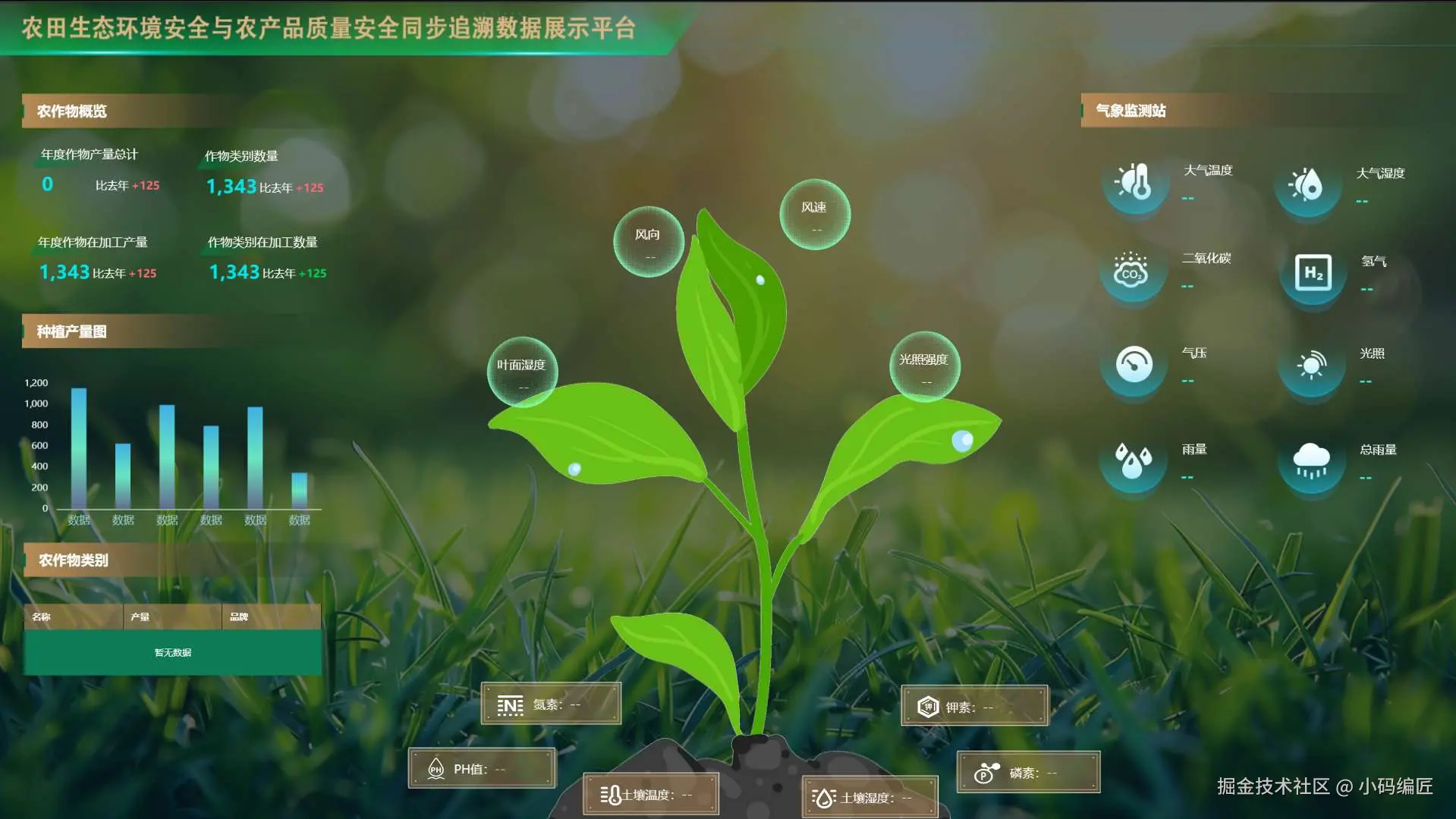This screenshot has height=819, width=1456.
Task: Open the 雨量 three-droplets icon
Action: 1133,460
